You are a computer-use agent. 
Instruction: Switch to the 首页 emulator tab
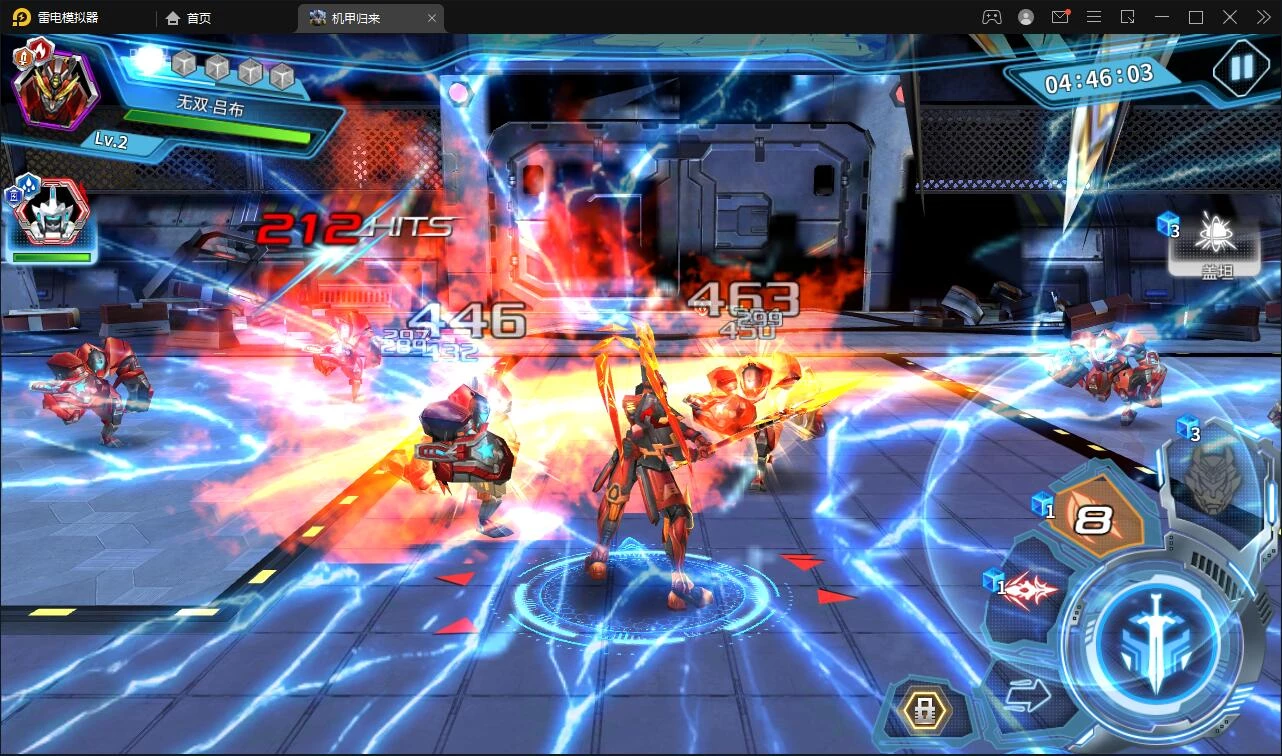(x=189, y=18)
